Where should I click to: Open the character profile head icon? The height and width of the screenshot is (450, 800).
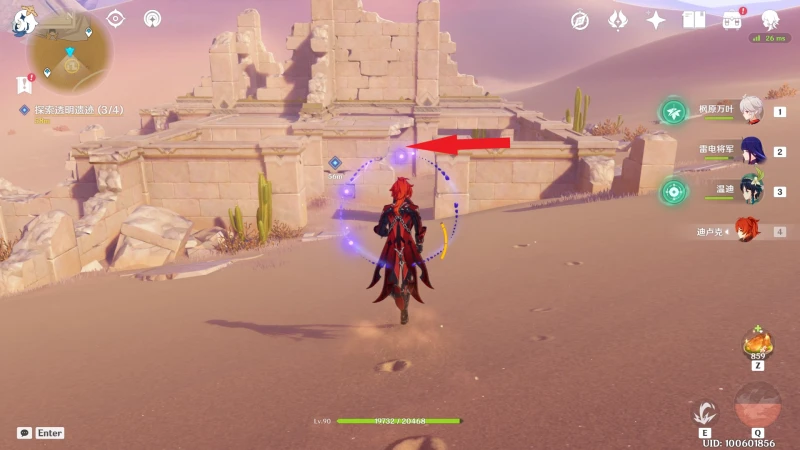coord(770,20)
